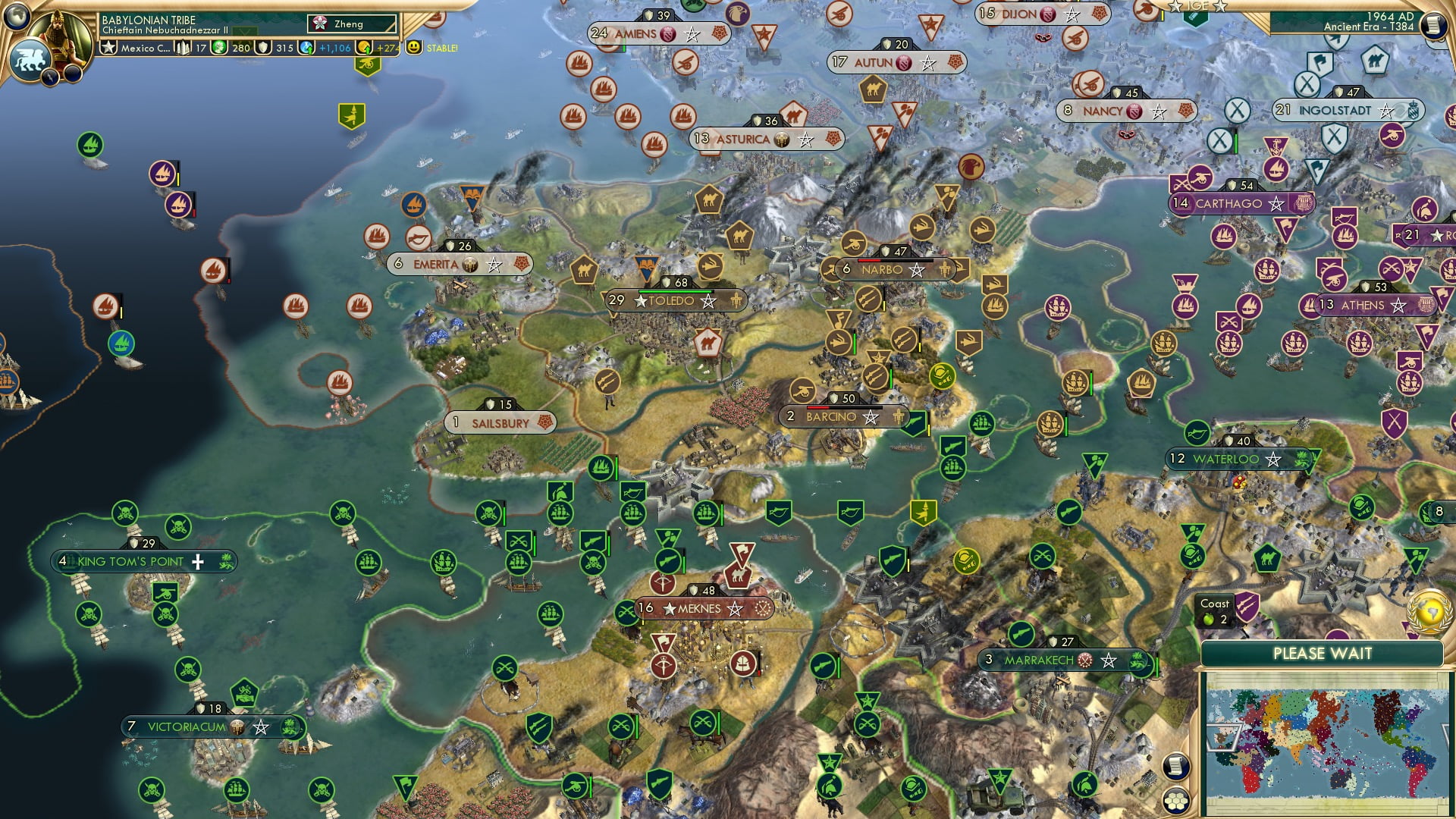This screenshot has height=819, width=1456.
Task: Click the science icon showing +1,106
Action: 306,47
